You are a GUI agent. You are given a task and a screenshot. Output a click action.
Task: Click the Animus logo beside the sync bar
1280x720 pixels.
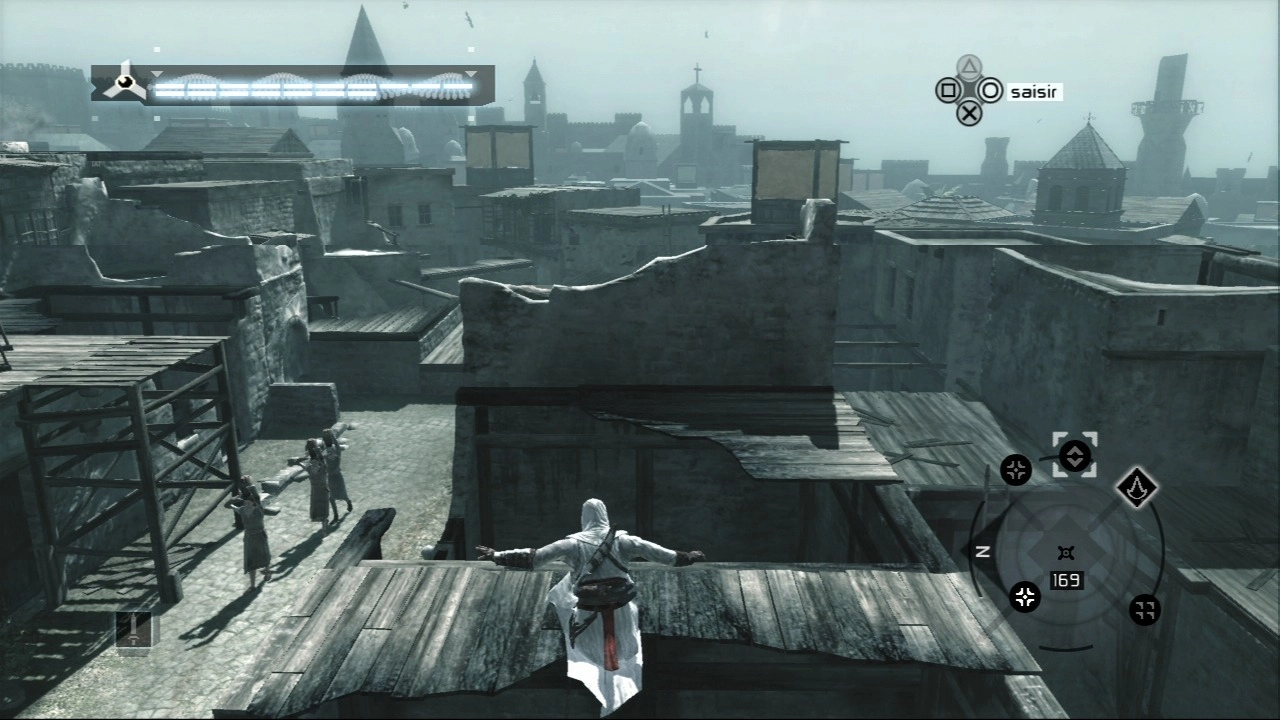point(125,85)
